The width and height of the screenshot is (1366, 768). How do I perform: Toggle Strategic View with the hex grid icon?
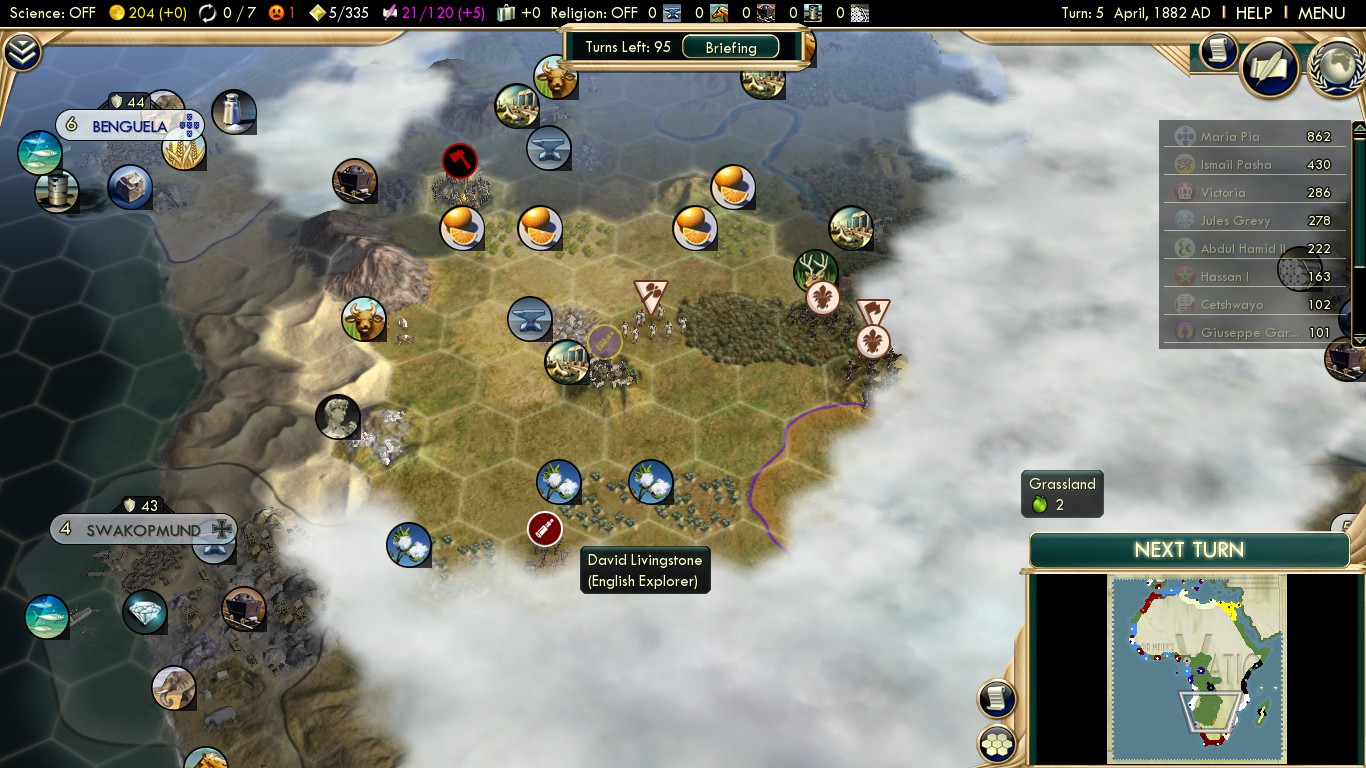(x=996, y=745)
